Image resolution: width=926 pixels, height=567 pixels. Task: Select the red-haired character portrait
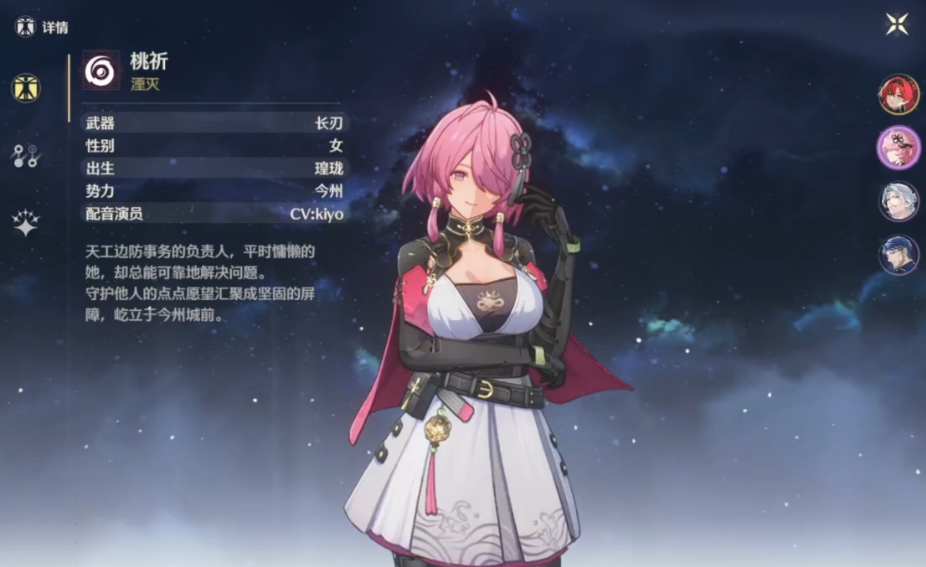898,95
